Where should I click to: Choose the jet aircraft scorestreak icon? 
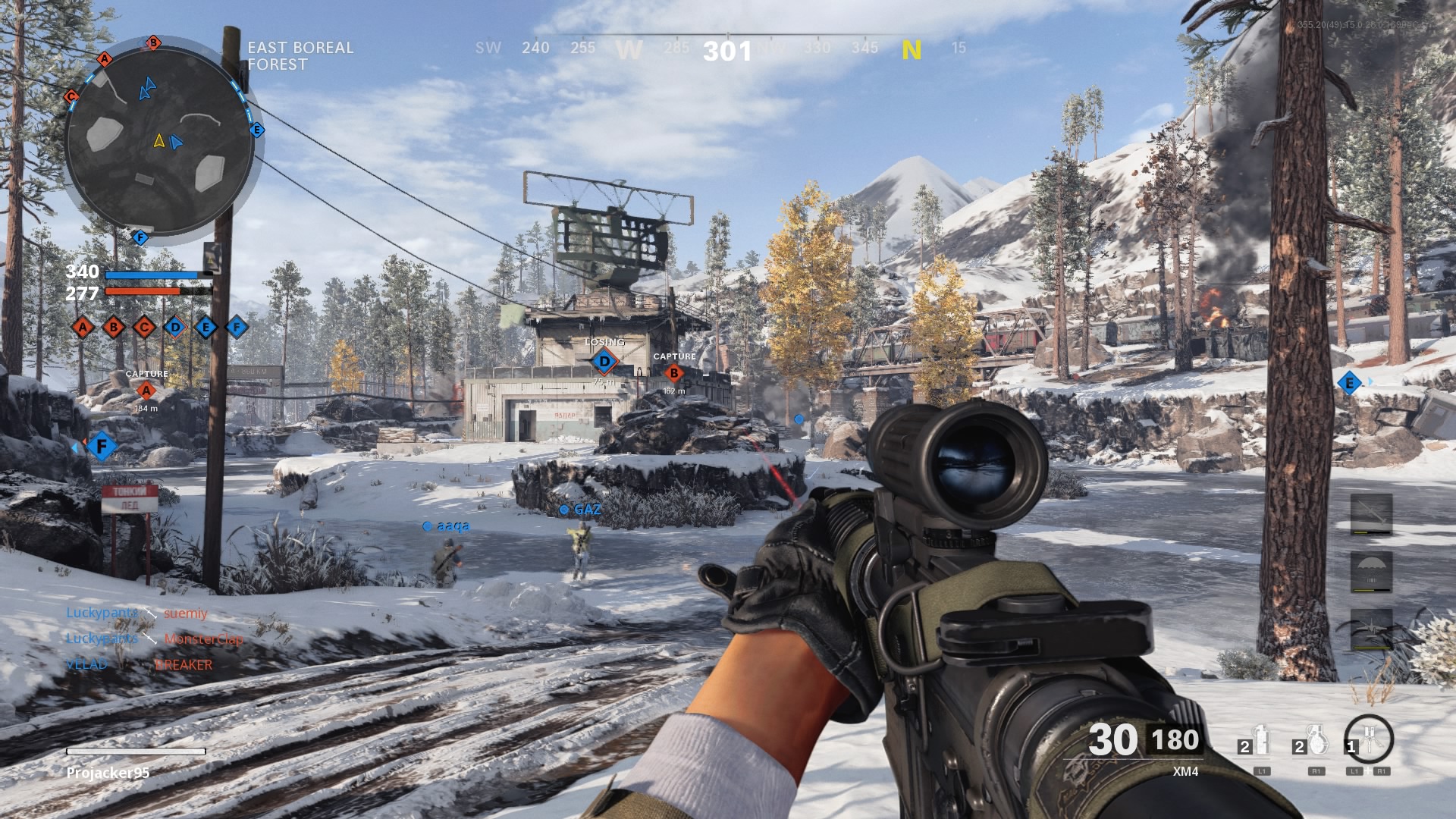click(x=1371, y=628)
